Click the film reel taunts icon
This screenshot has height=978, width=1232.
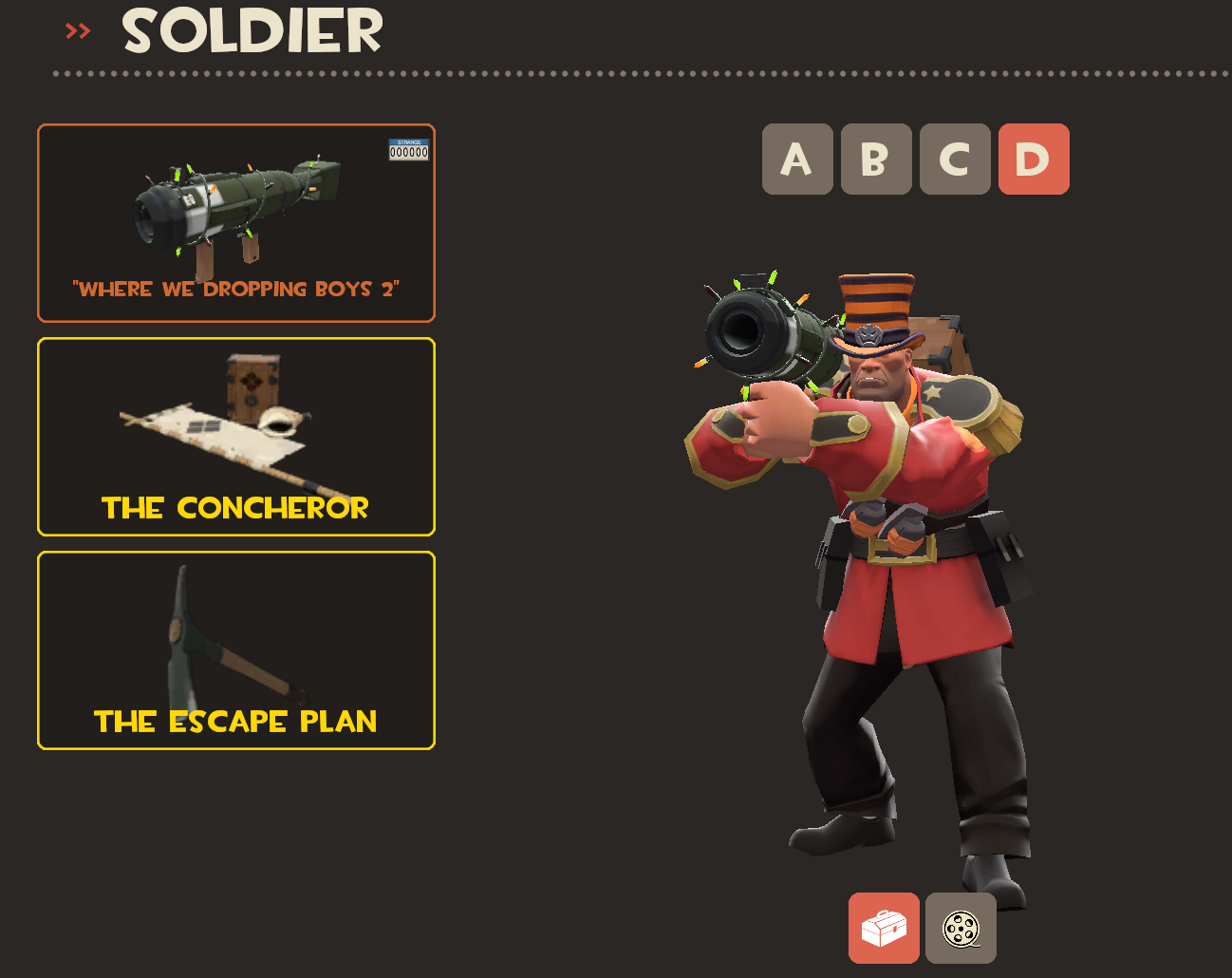click(x=961, y=928)
